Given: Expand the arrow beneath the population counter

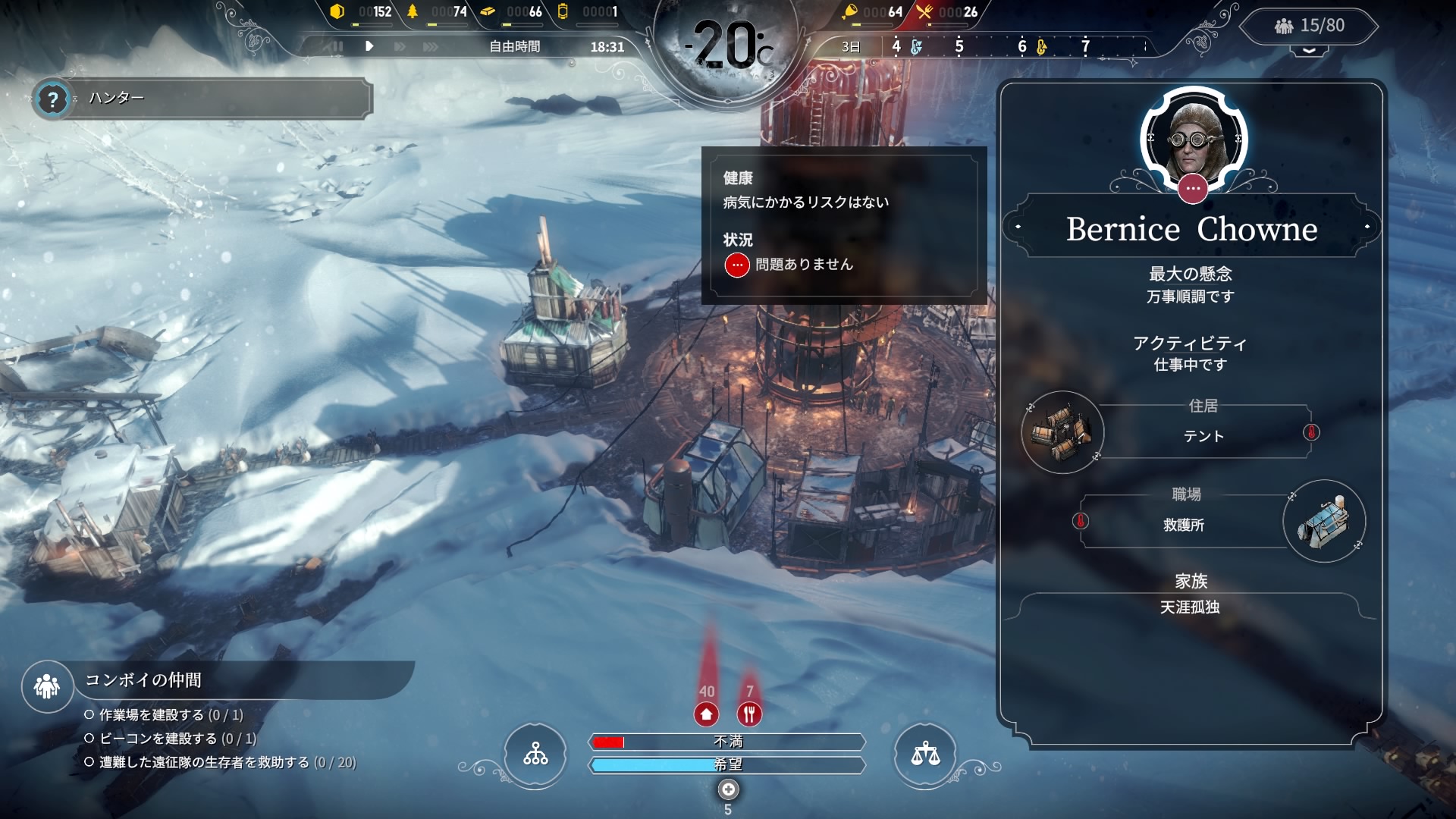Looking at the screenshot, I should (x=1310, y=51).
